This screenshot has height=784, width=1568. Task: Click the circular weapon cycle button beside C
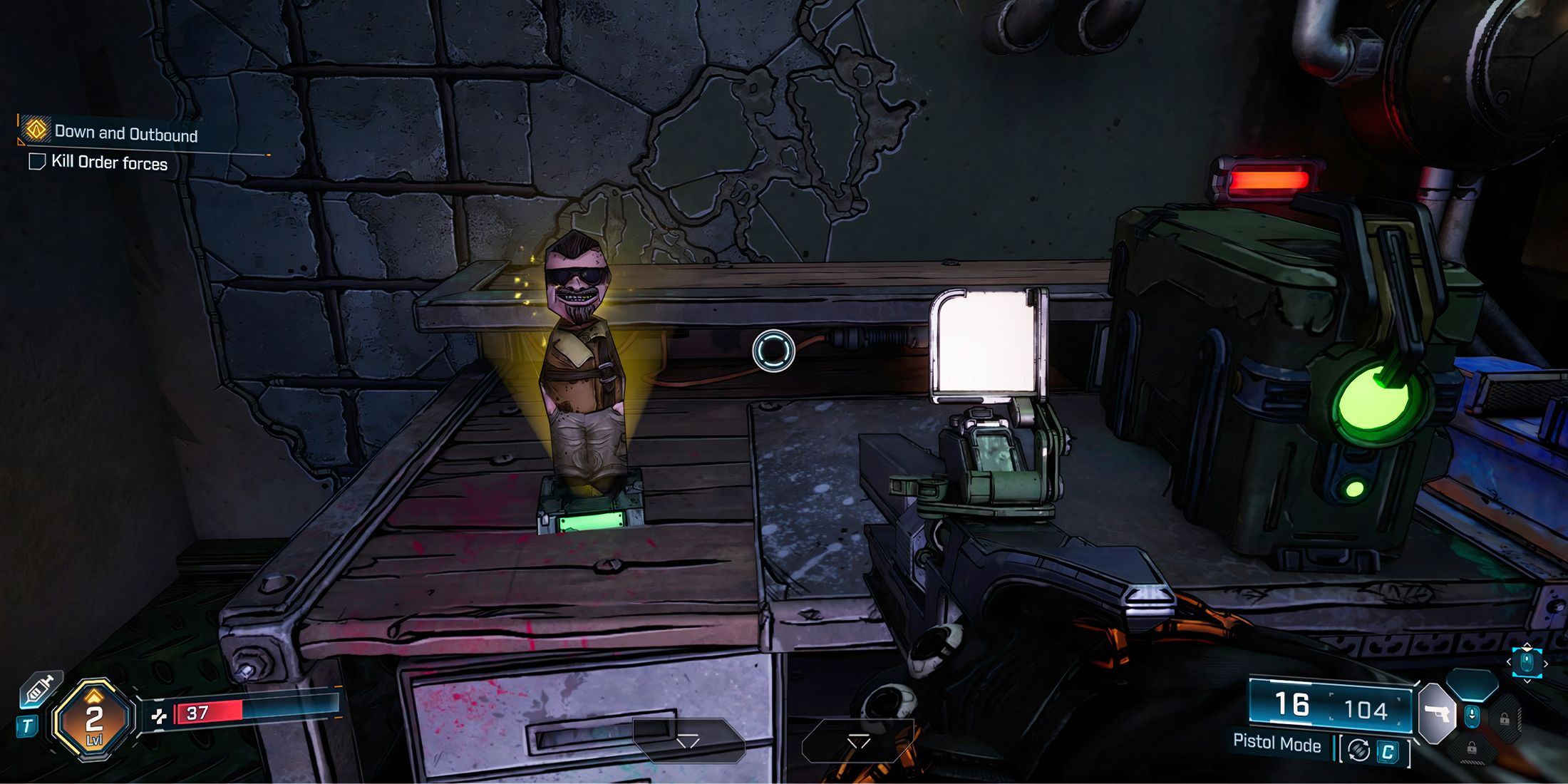(x=1358, y=750)
